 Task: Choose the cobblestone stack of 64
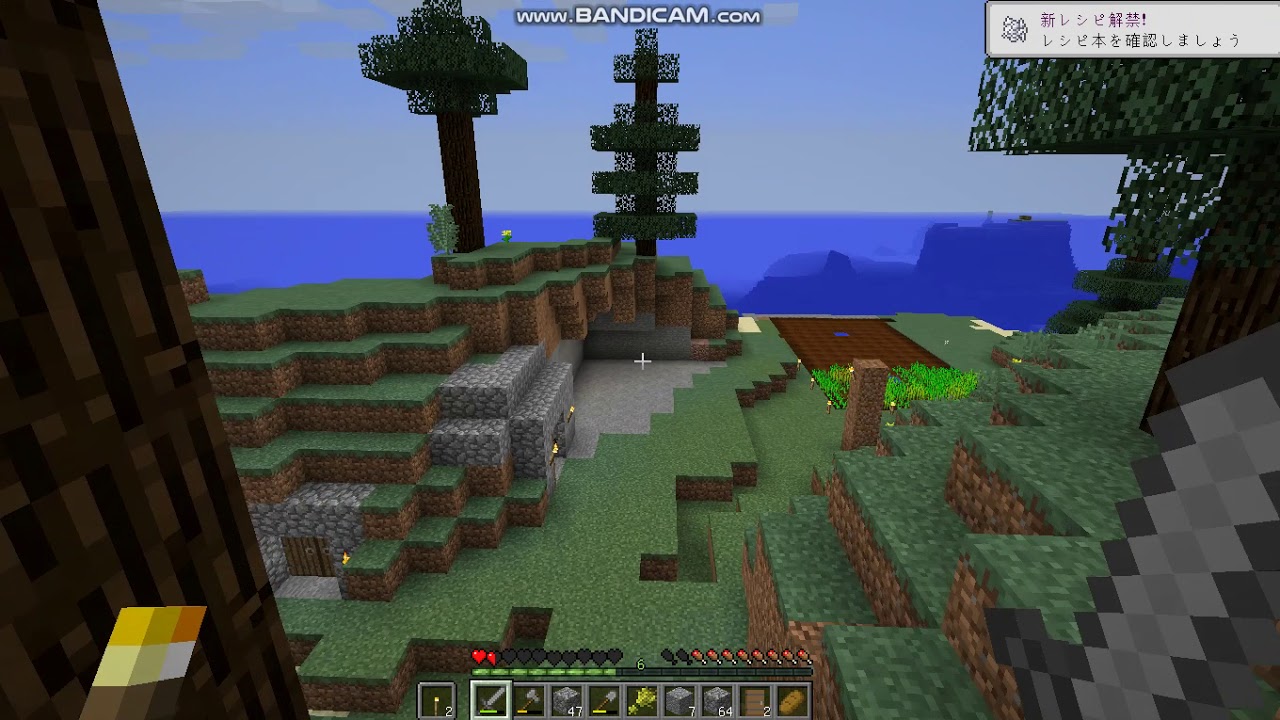[716, 700]
